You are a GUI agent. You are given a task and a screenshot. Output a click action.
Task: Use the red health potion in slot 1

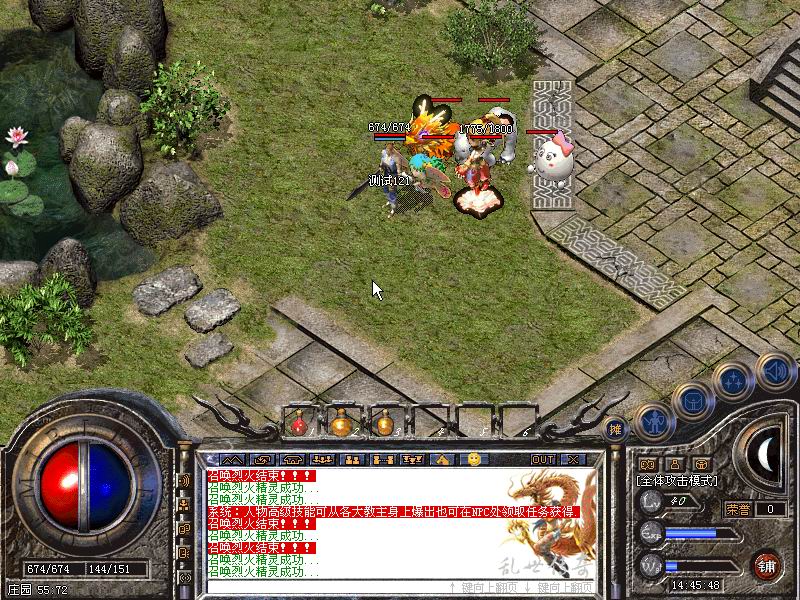(x=299, y=424)
